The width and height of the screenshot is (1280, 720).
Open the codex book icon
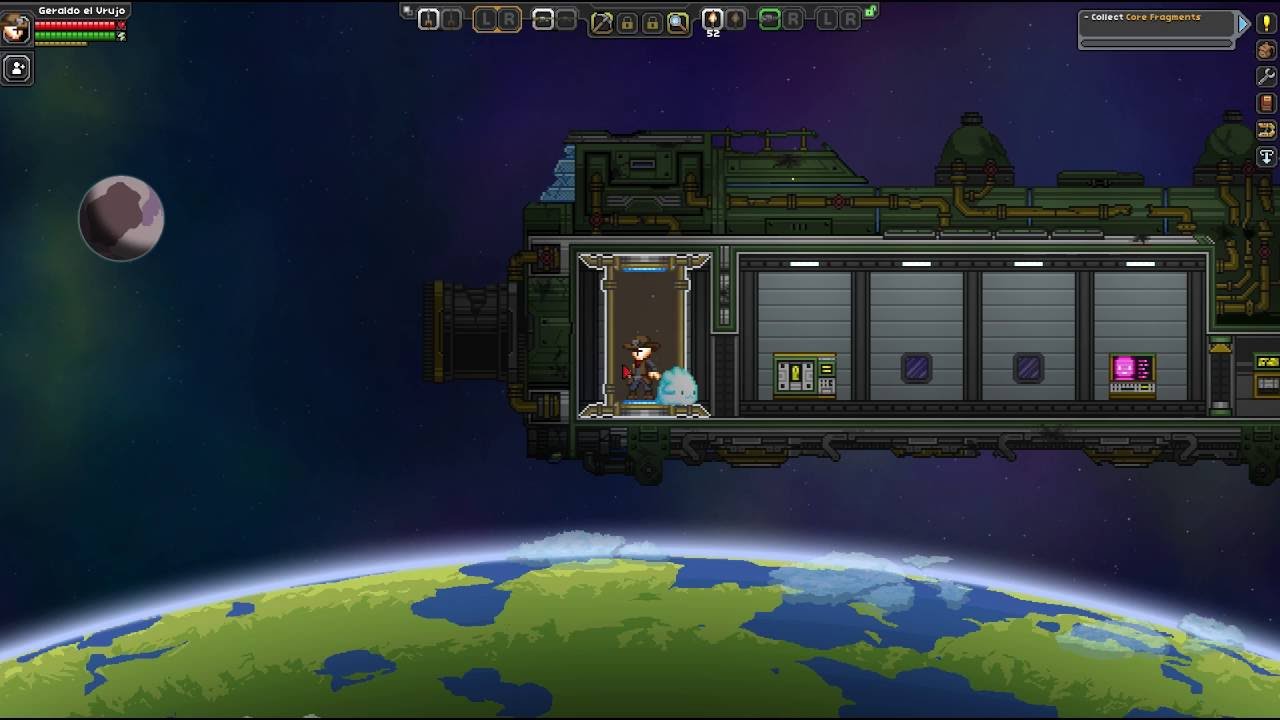(x=1266, y=103)
